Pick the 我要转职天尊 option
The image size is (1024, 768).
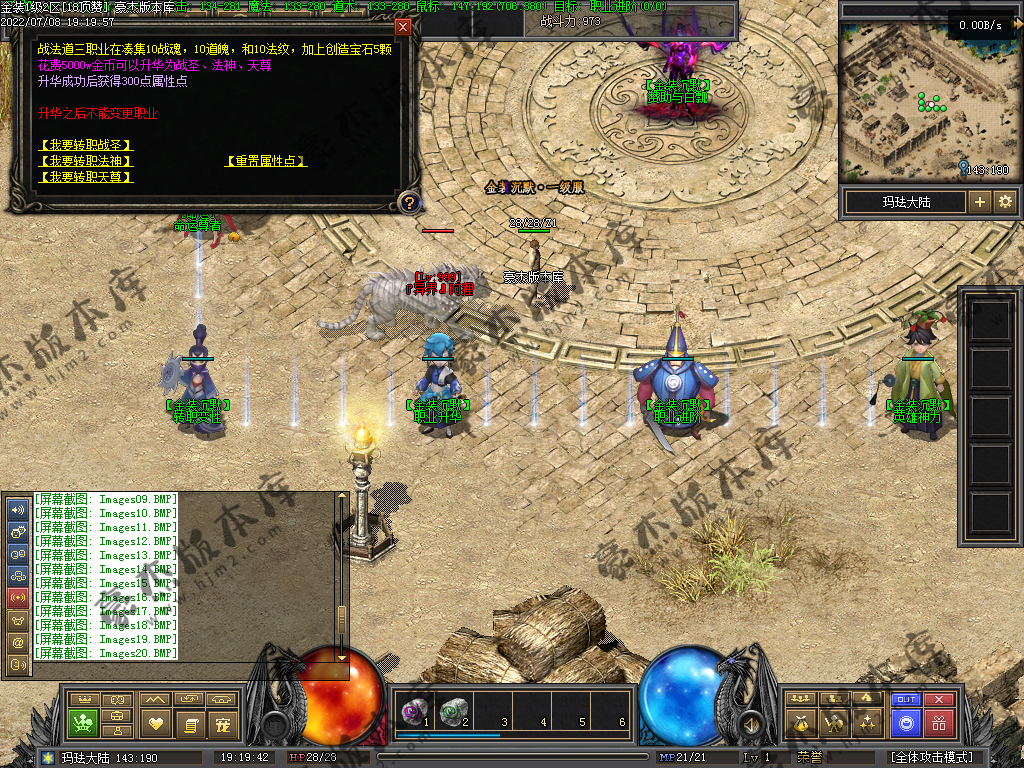click(86, 177)
